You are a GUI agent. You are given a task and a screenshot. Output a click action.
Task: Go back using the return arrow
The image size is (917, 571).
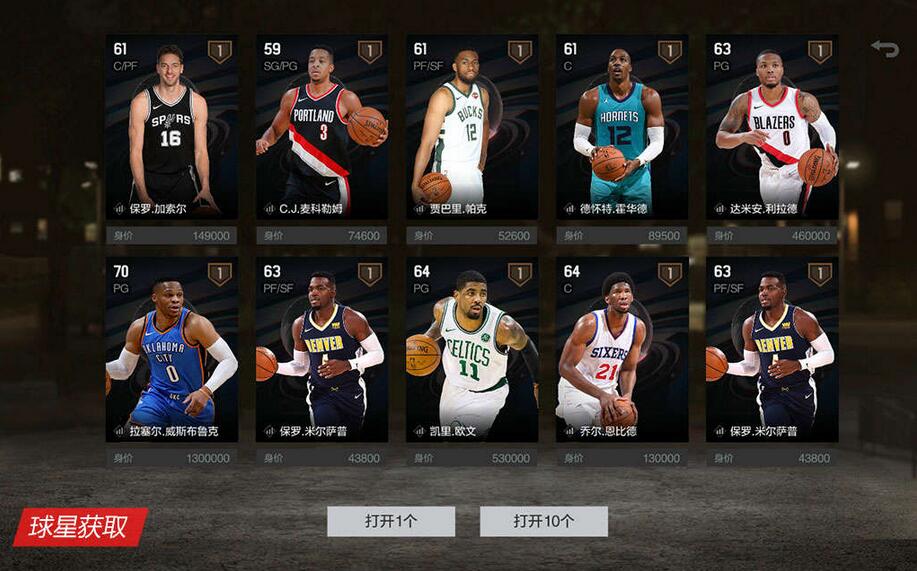coord(884,48)
